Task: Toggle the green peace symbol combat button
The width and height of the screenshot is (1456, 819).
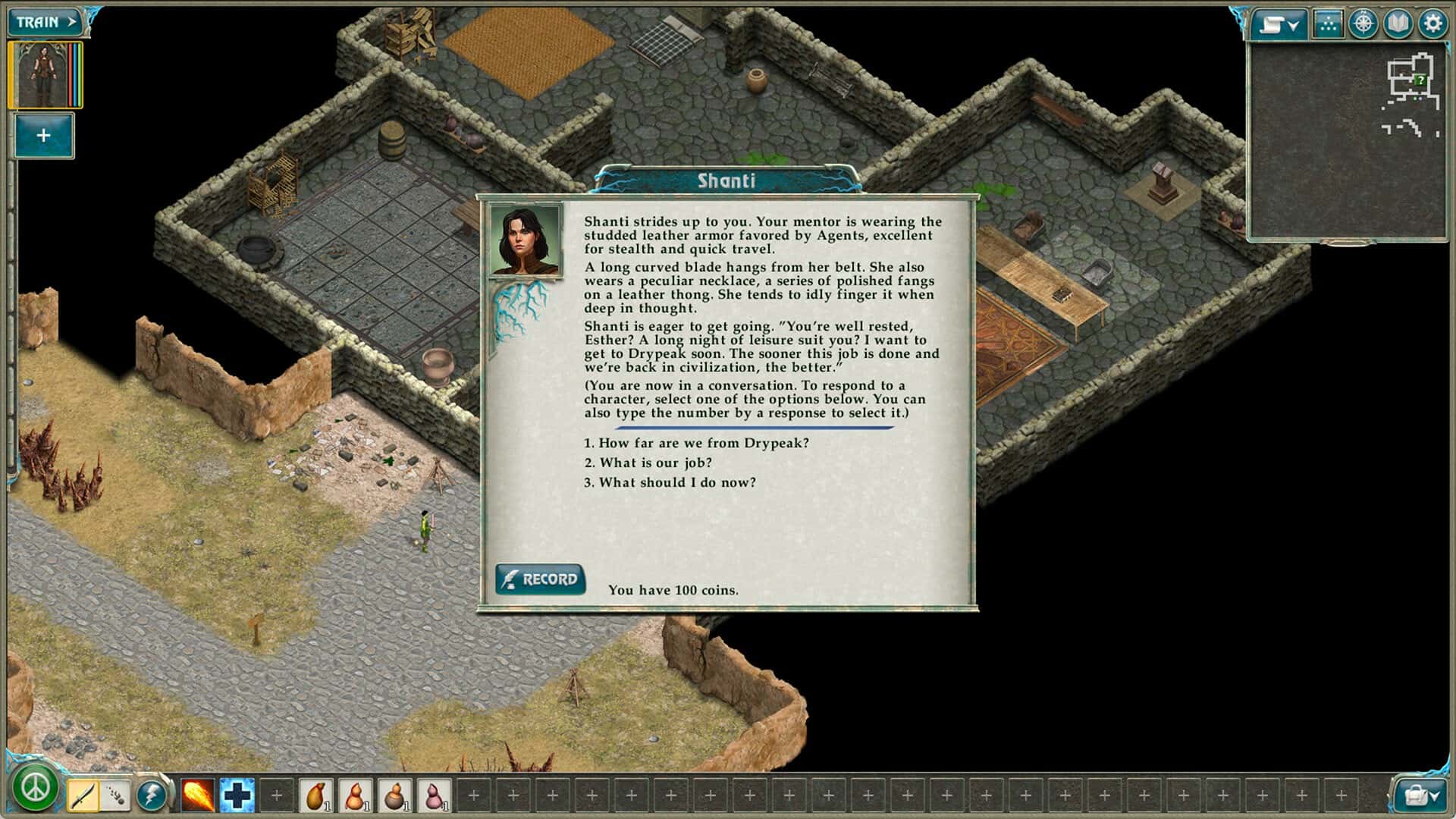Action: click(x=35, y=788)
